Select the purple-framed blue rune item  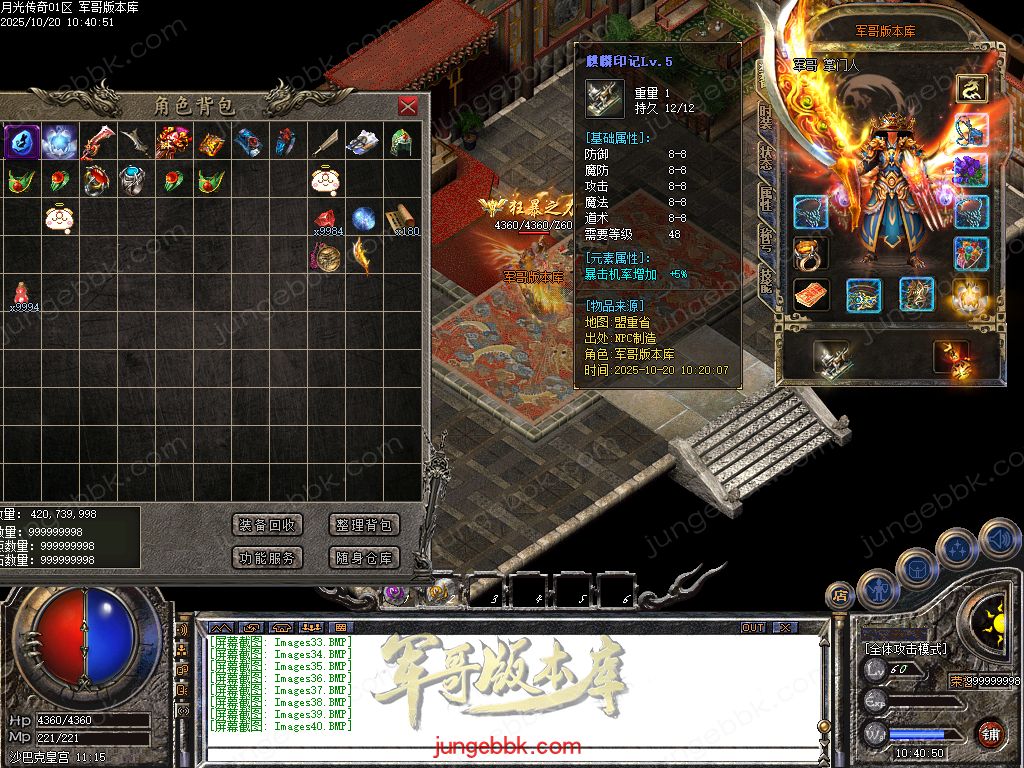[x=21, y=142]
